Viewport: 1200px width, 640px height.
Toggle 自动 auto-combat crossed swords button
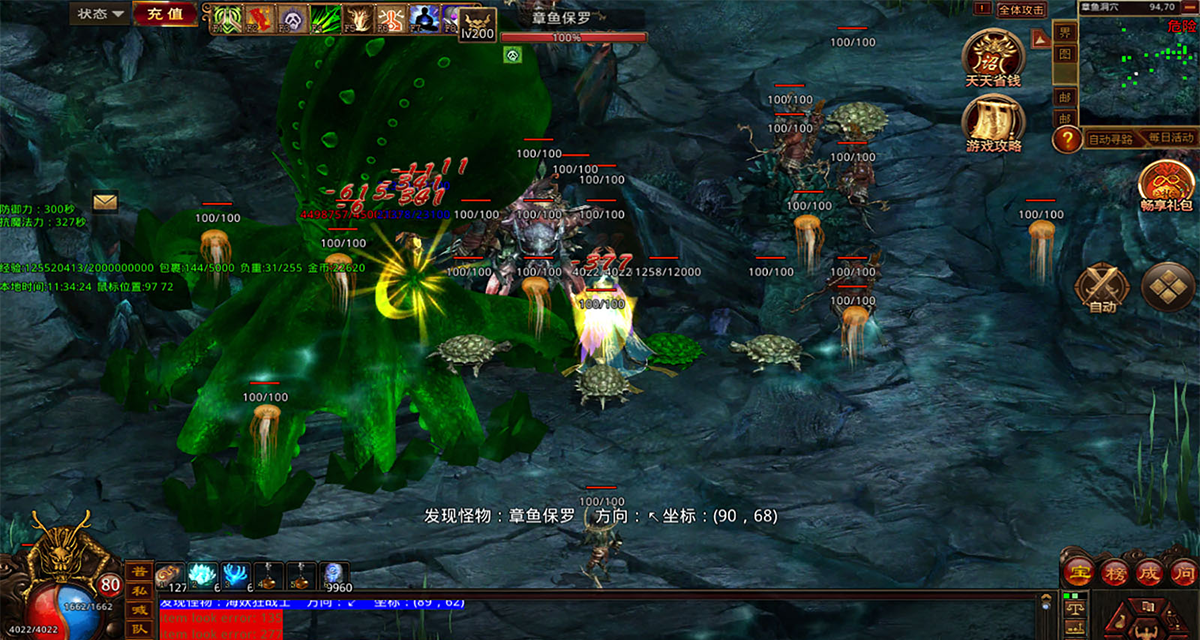click(x=1101, y=288)
